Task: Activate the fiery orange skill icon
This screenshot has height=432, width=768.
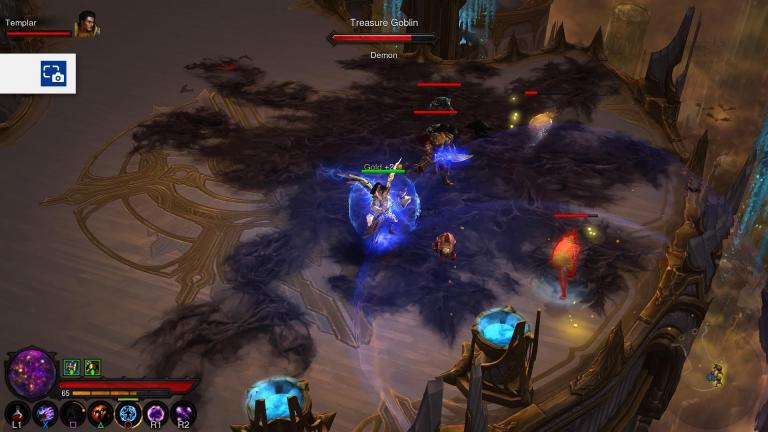Action: [x=100, y=412]
